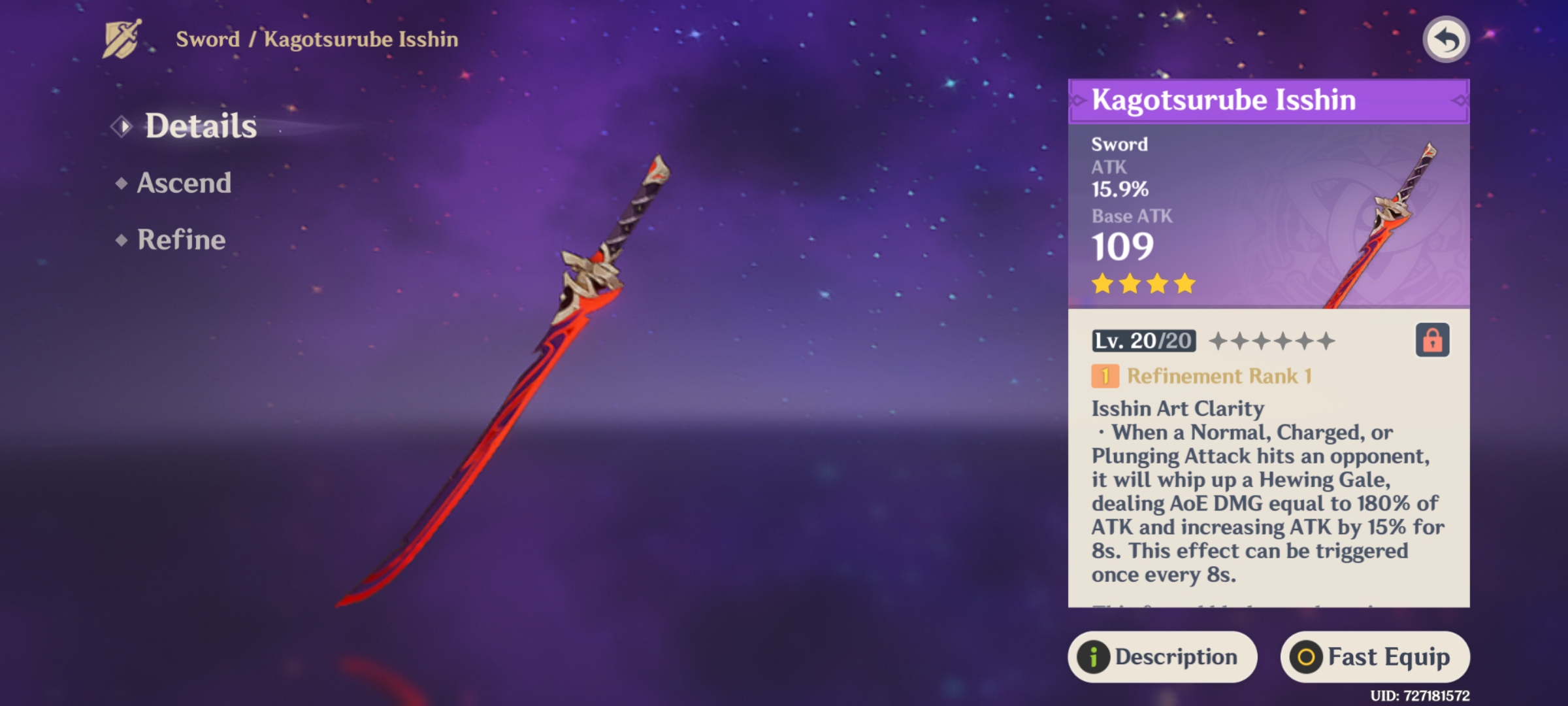Switch to the Refine tab
The image size is (1568, 706).
coord(180,240)
